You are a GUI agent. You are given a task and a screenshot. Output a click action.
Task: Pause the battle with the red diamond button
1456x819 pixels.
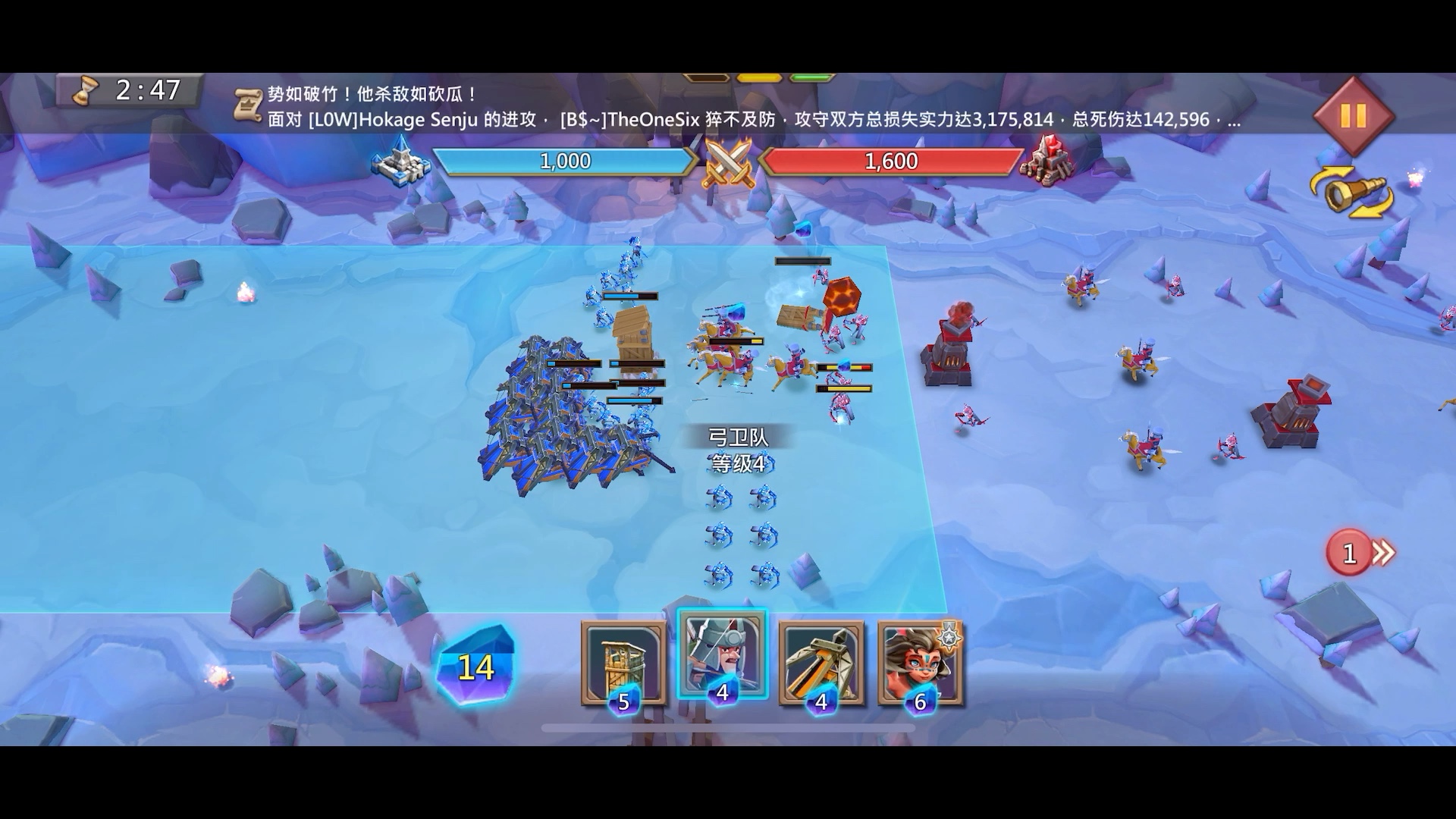pyautogui.click(x=1353, y=116)
